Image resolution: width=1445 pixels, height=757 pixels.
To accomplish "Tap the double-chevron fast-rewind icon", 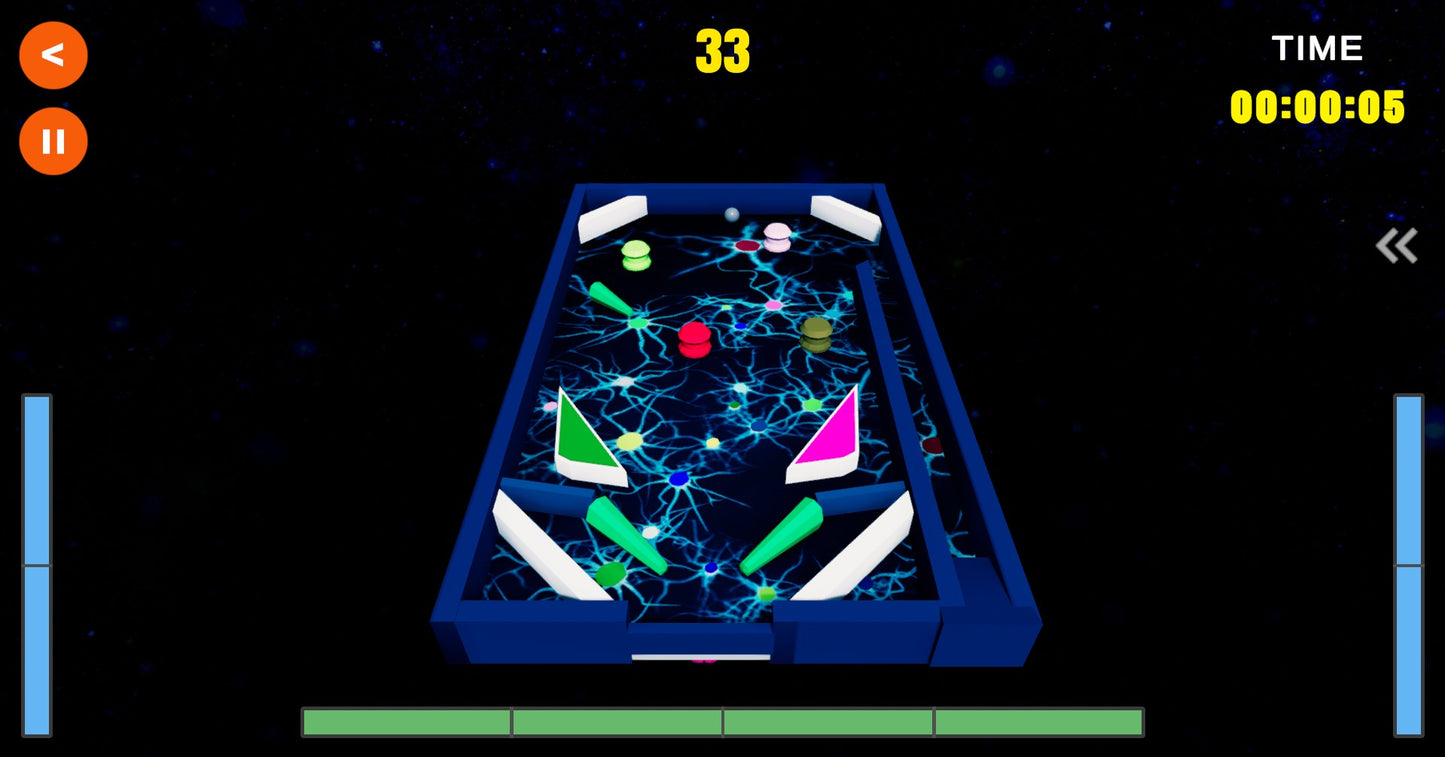I will click(x=1396, y=244).
